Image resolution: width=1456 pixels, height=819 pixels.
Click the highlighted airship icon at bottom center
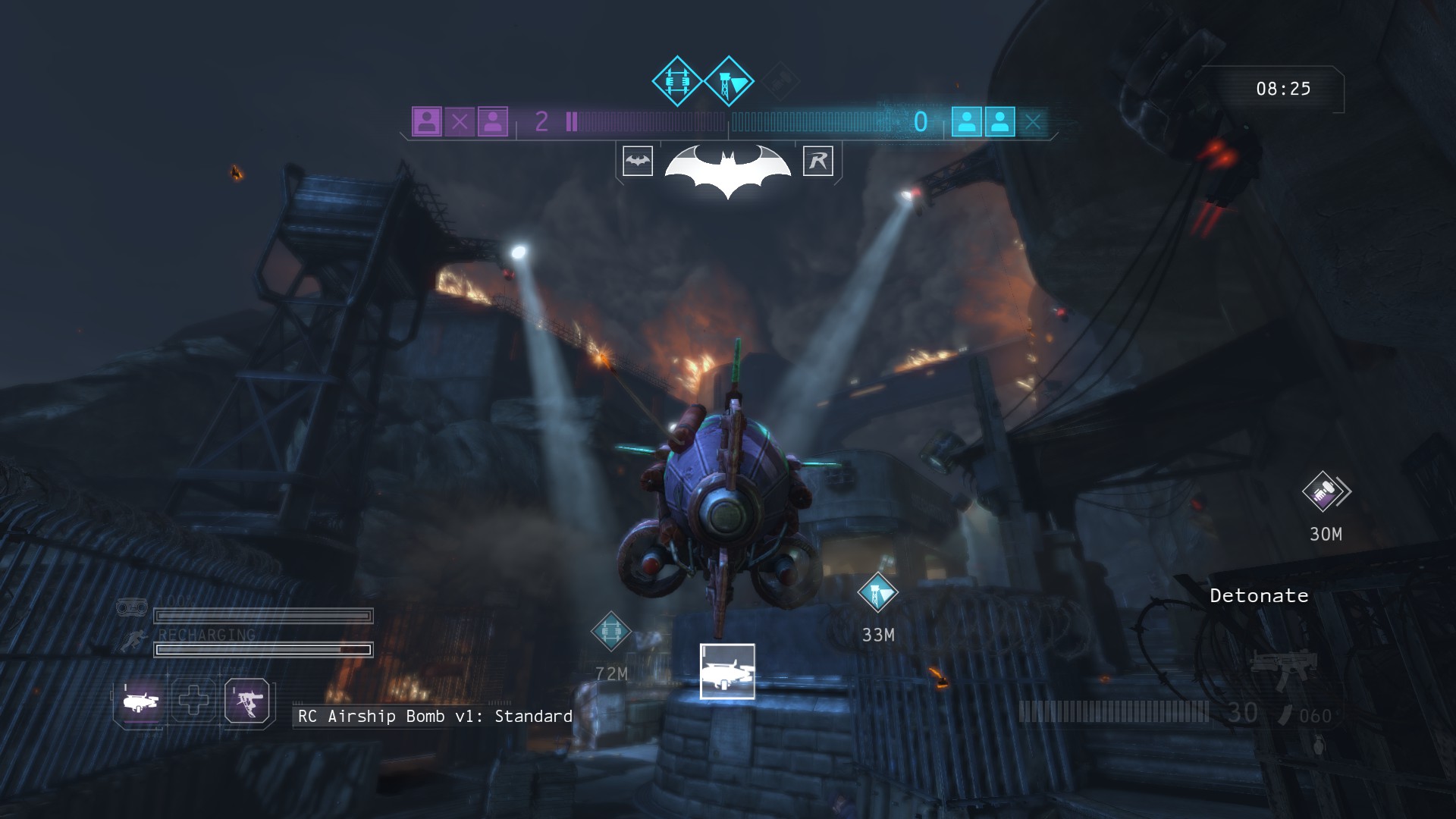(x=727, y=671)
